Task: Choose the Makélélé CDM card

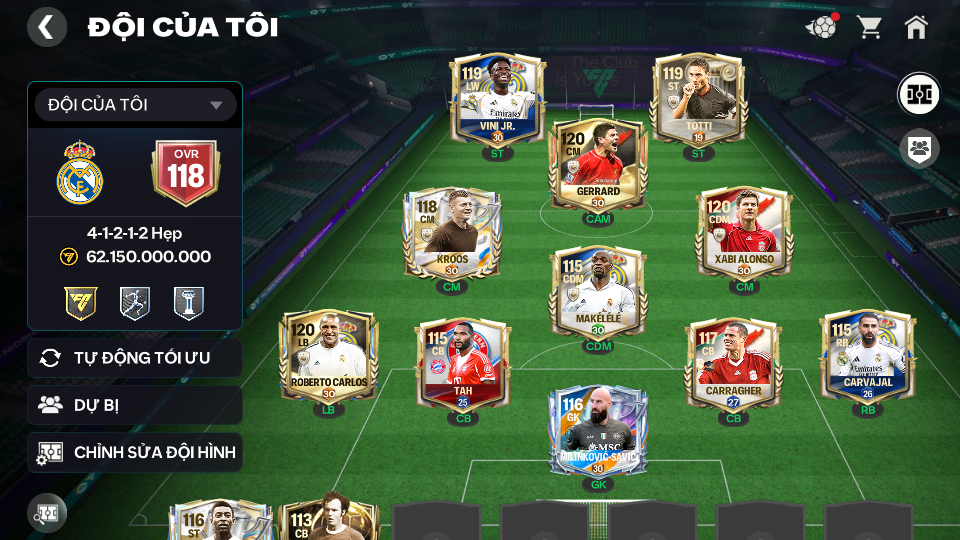Action: click(598, 292)
